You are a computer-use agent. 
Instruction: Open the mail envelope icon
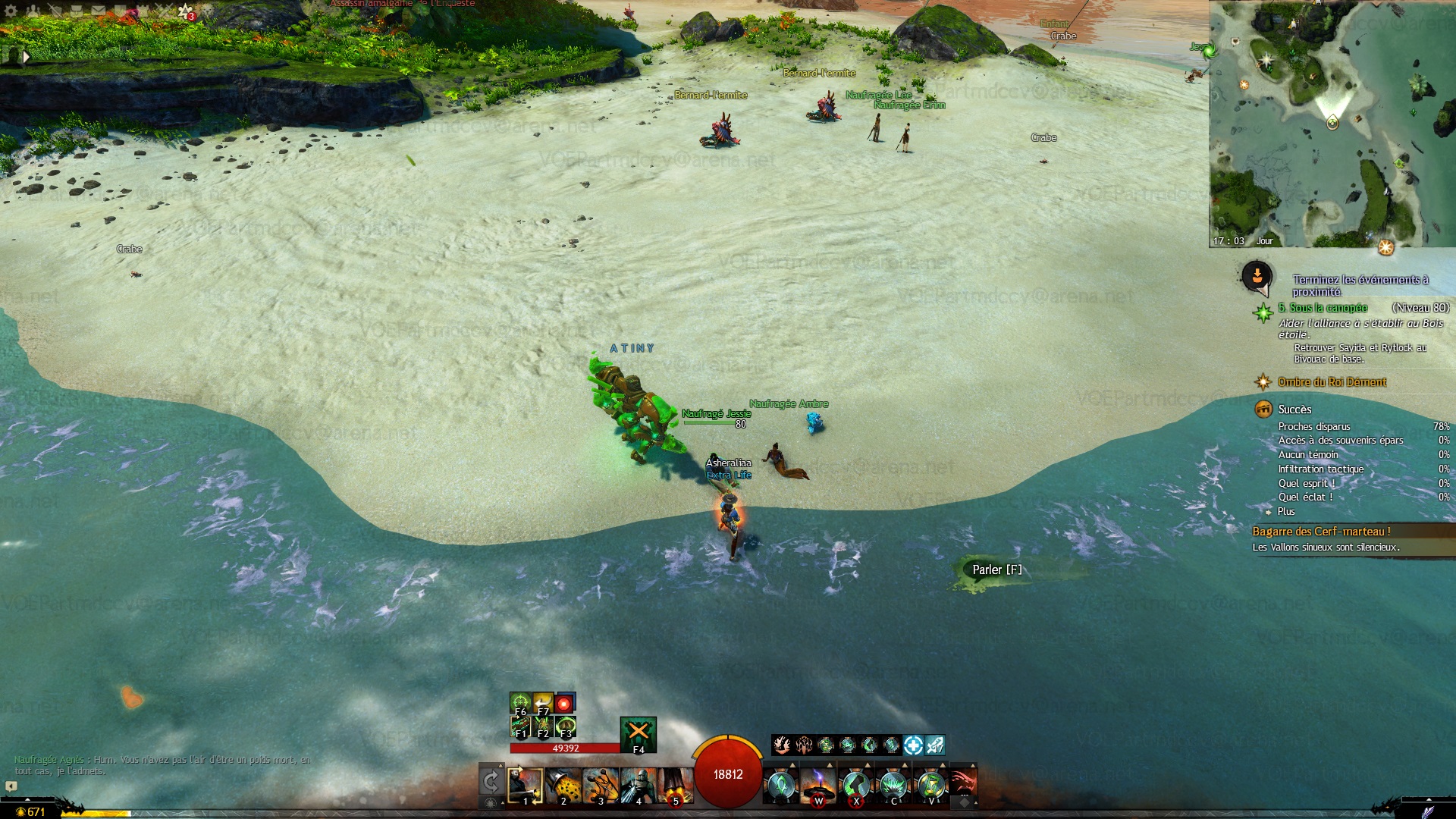(x=99, y=11)
